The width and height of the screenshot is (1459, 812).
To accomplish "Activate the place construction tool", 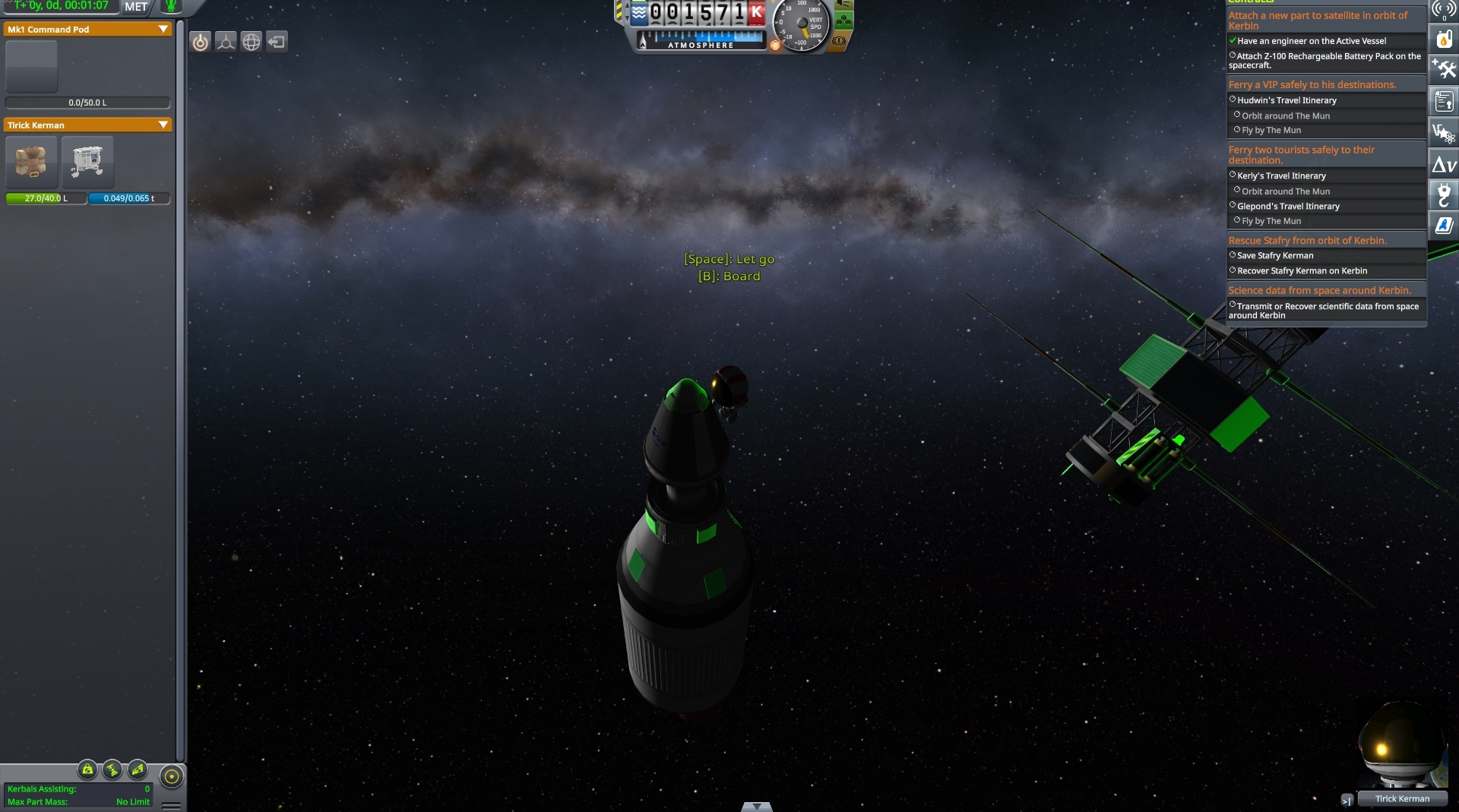I will (201, 43).
